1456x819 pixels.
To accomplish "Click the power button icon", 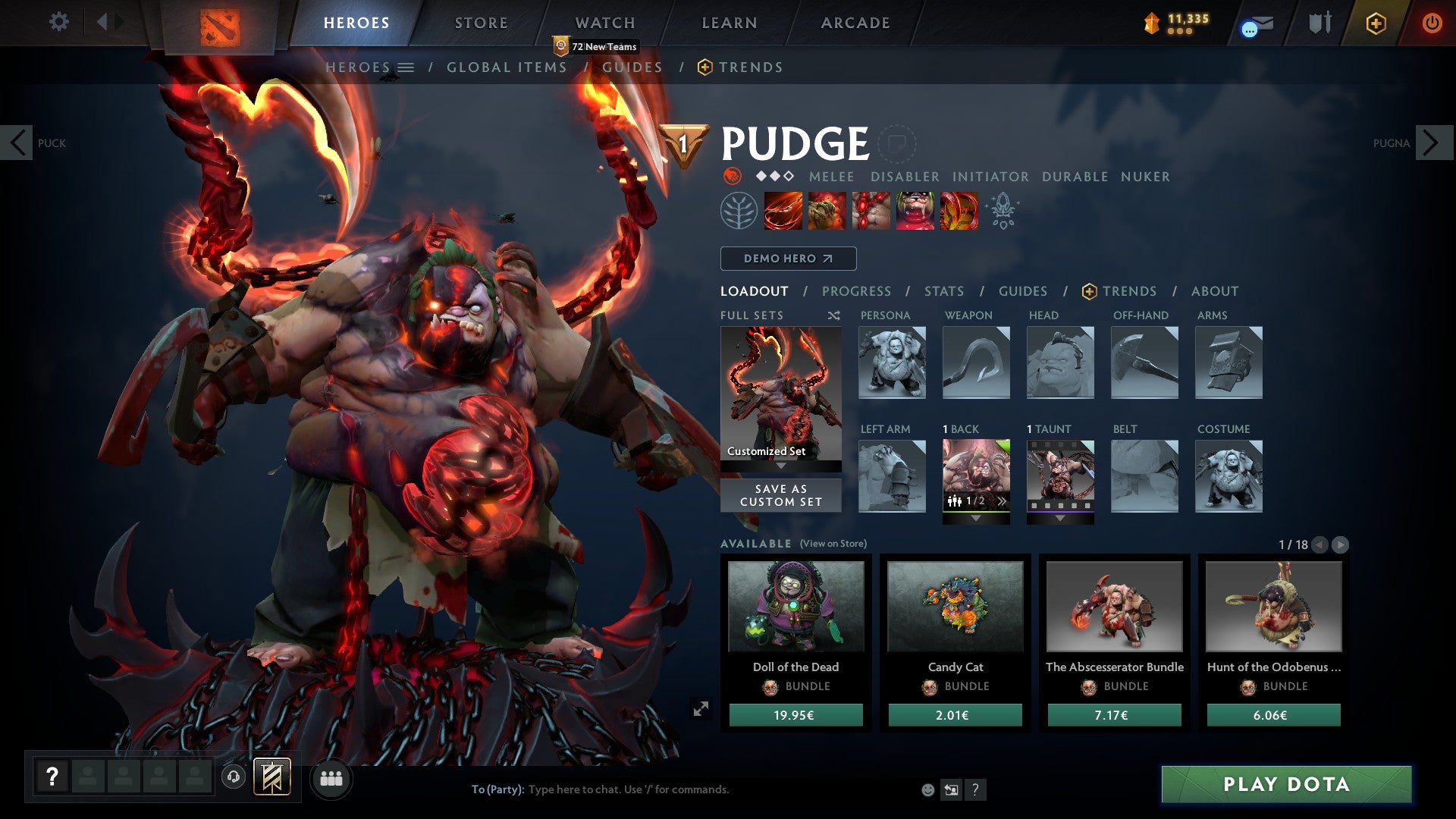I will 1433,23.
